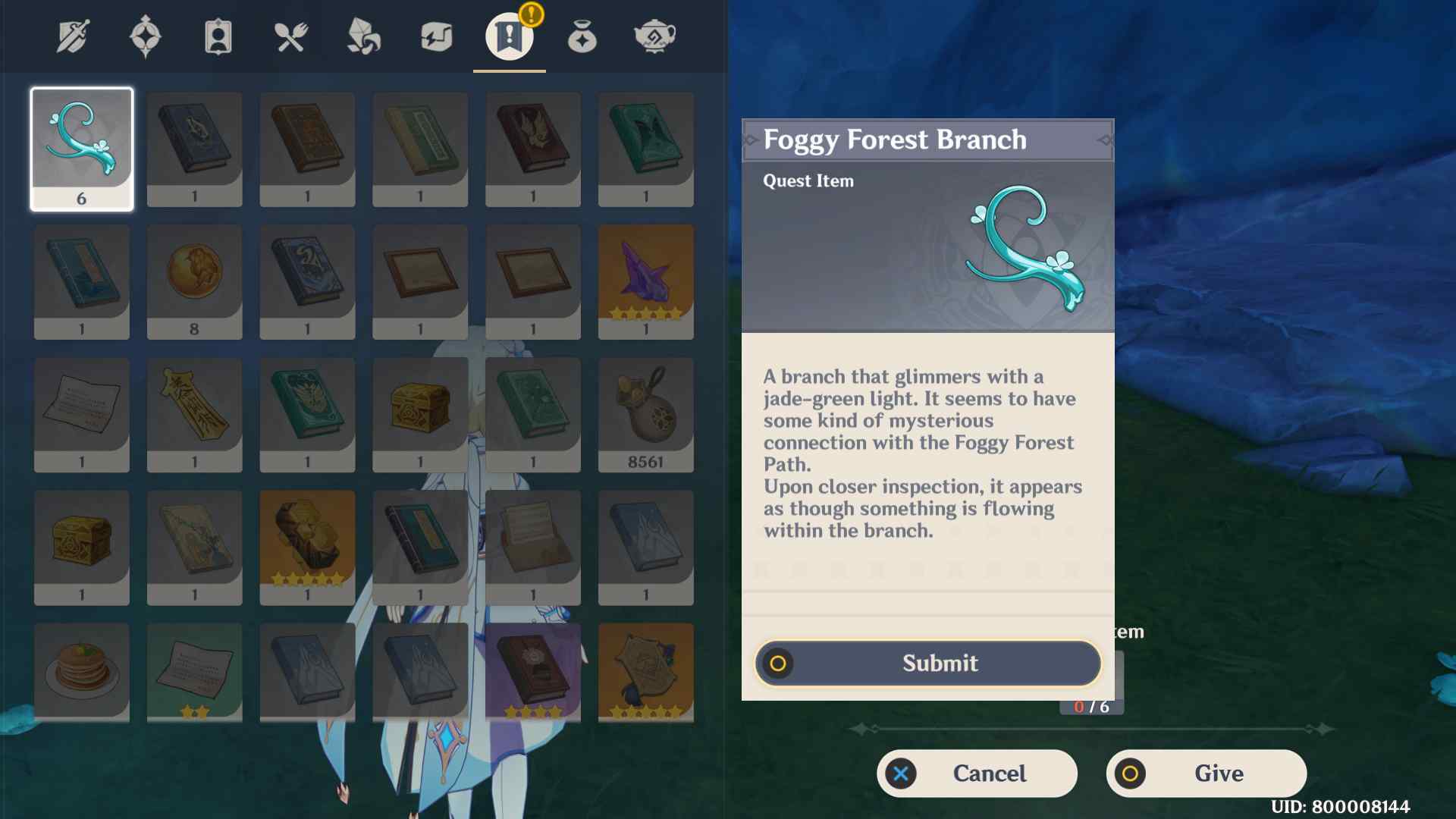The image size is (1456, 819).
Task: Cancel the item submission
Action: (x=977, y=773)
